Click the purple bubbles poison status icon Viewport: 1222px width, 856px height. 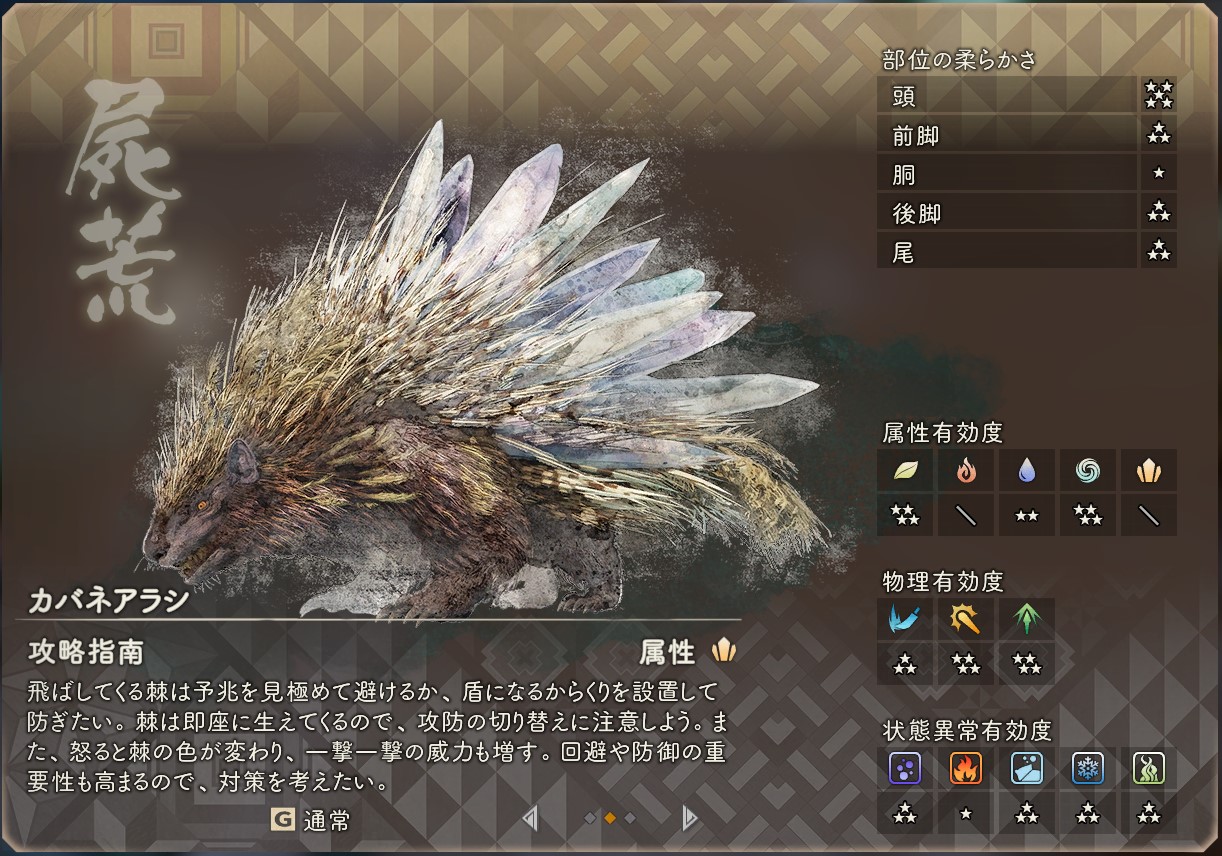(906, 768)
